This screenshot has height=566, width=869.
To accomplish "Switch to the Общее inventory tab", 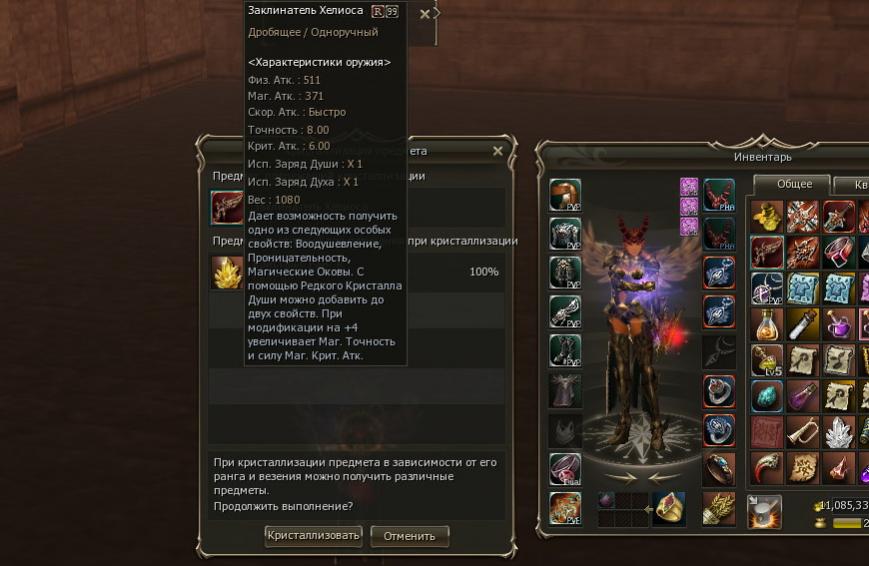I will [x=794, y=184].
